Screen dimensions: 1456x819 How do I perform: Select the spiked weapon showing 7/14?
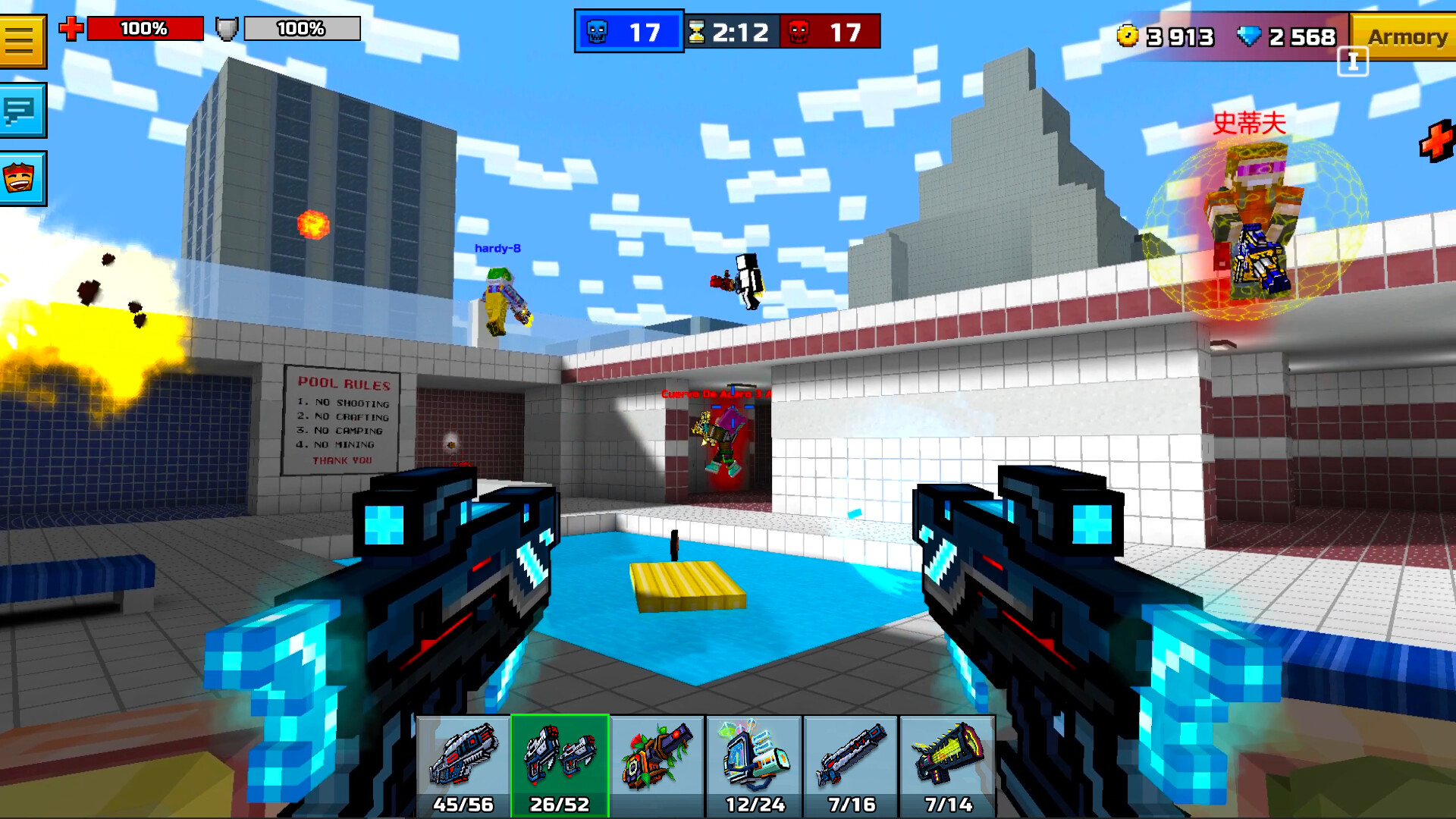click(x=947, y=762)
